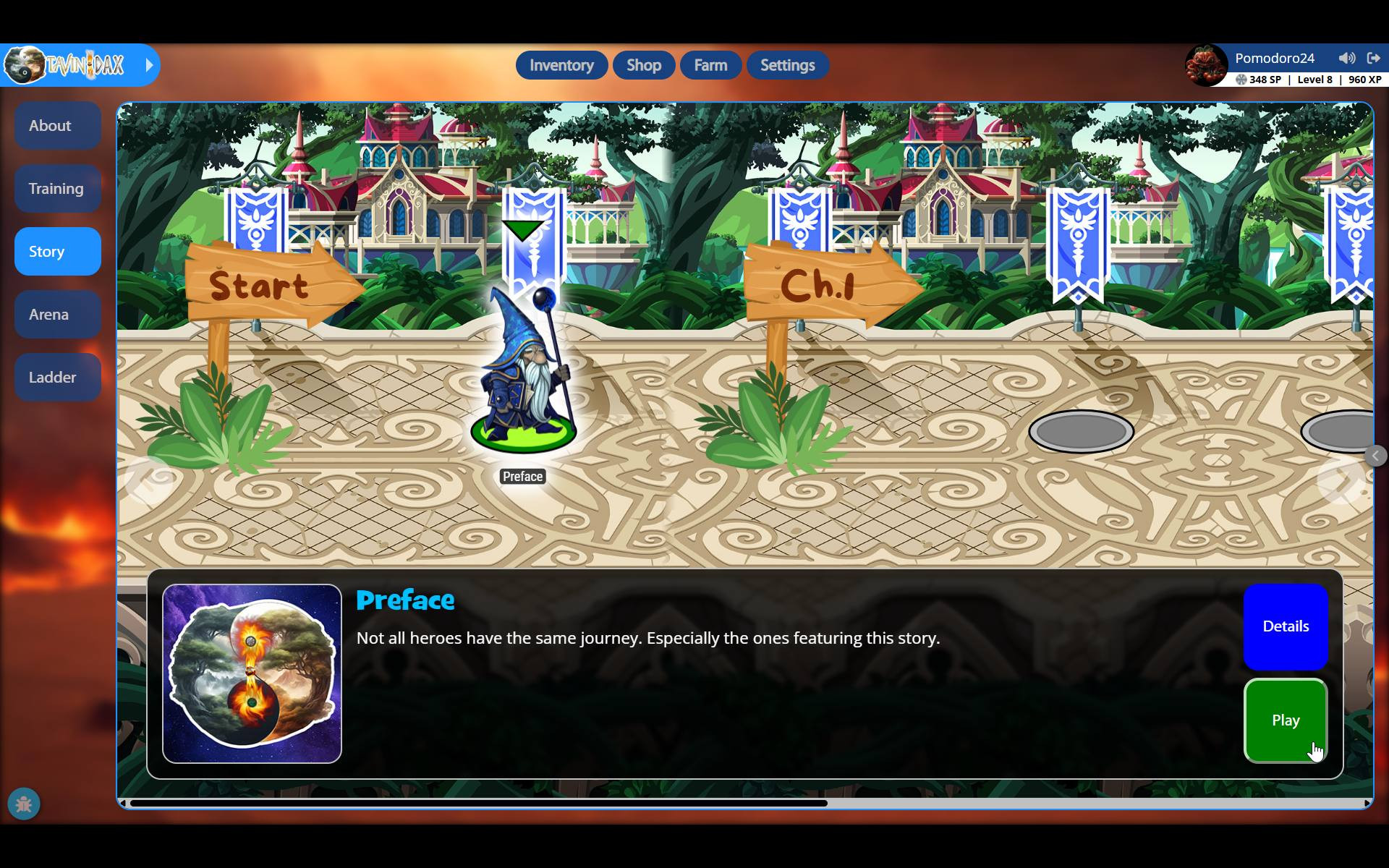Open the Pomodoro24 profile avatar
Screen dimensions: 1389x868
(1206, 66)
